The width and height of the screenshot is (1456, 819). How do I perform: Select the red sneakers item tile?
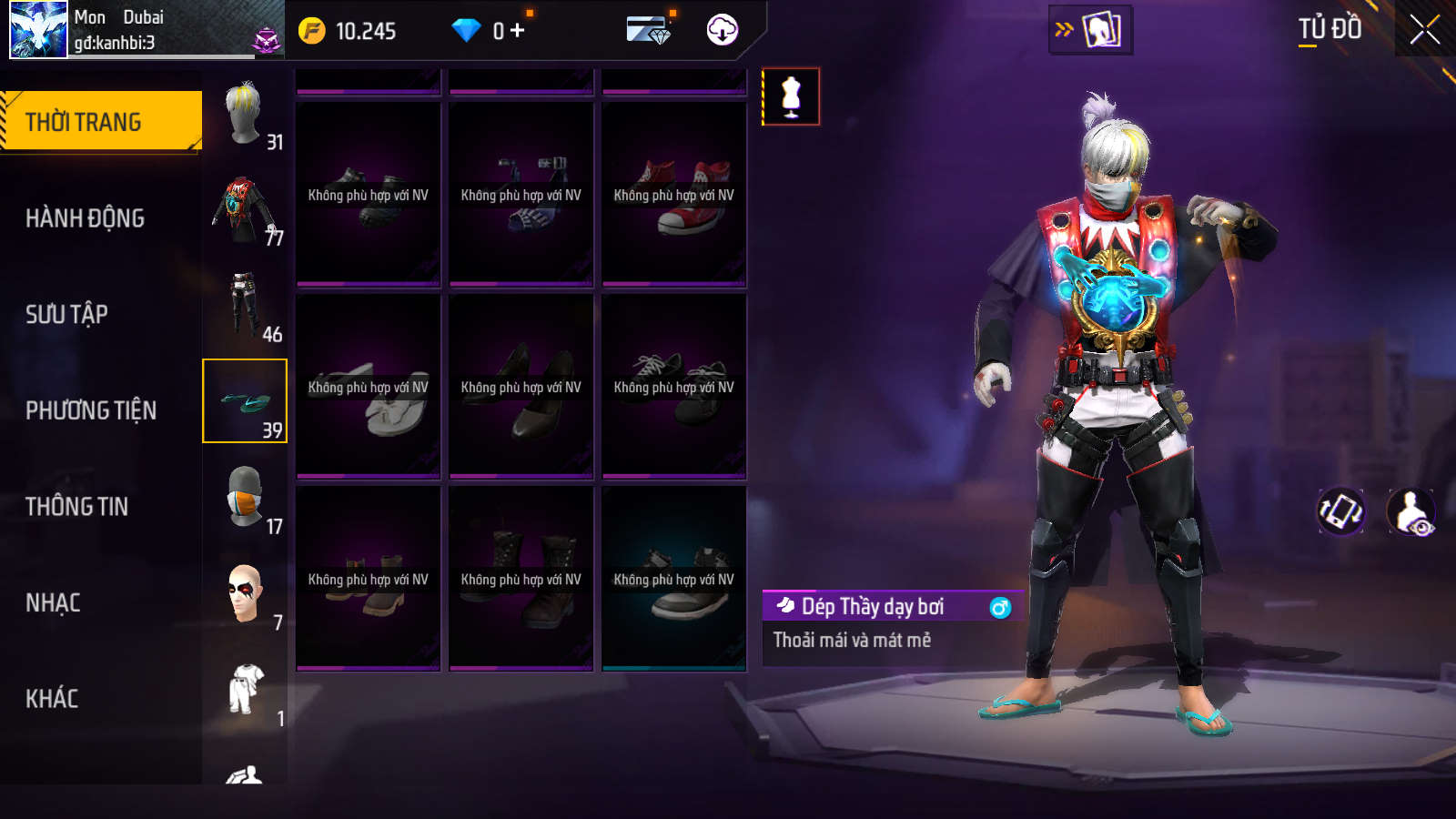coord(673,195)
